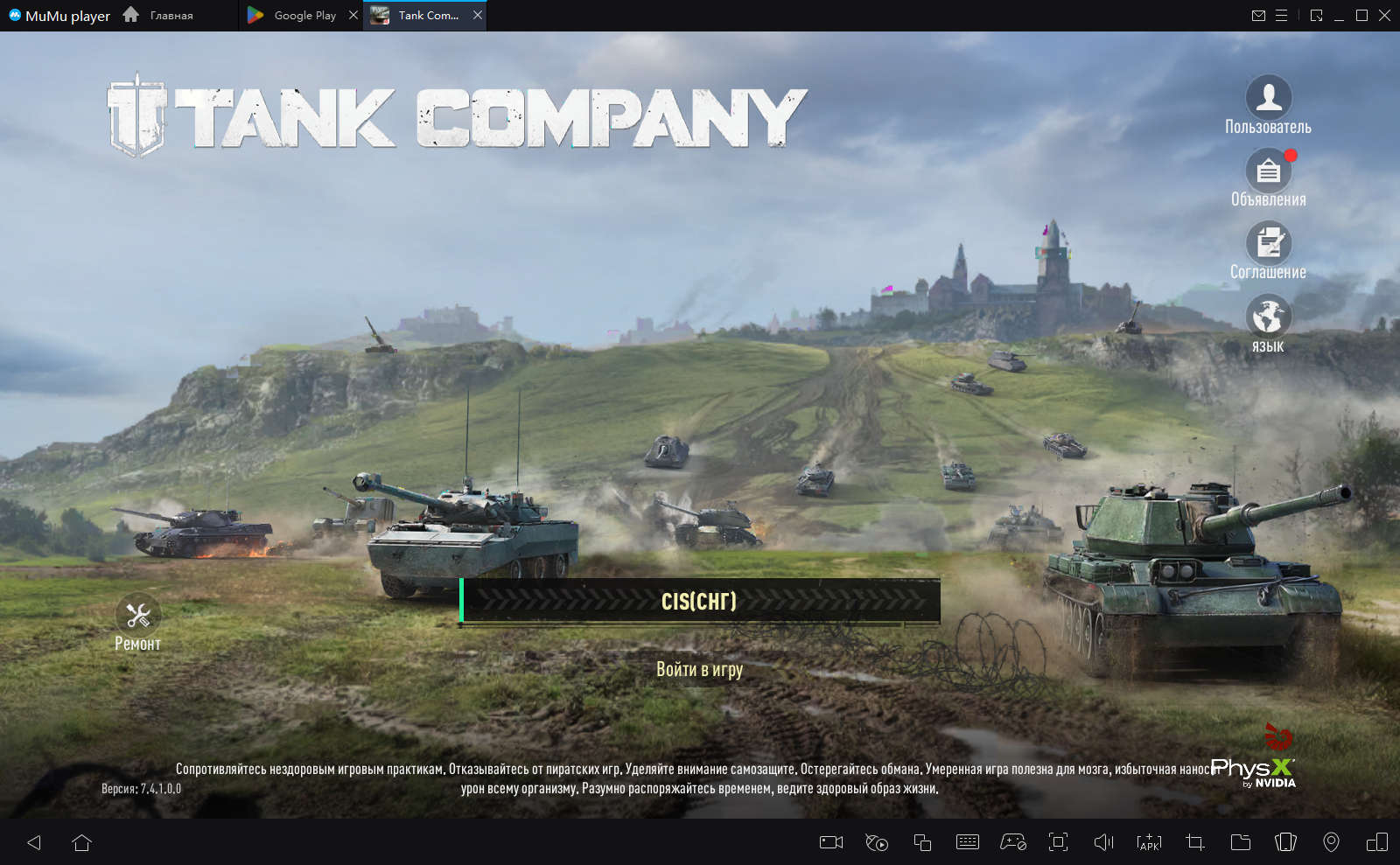This screenshot has width=1400, height=865.
Task: Open the Объявления announcements panel
Action: pos(1268,171)
